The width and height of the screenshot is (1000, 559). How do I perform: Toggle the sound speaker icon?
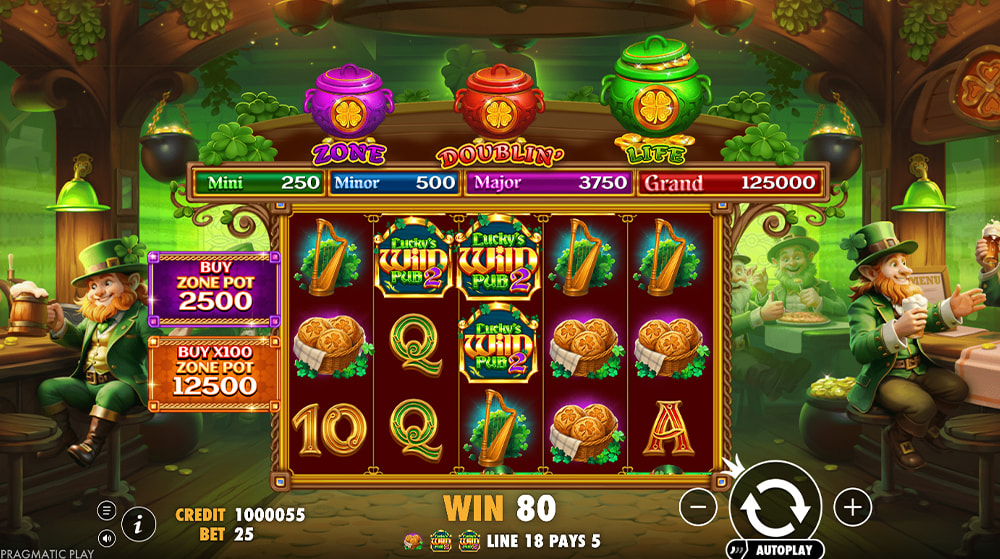tap(107, 538)
